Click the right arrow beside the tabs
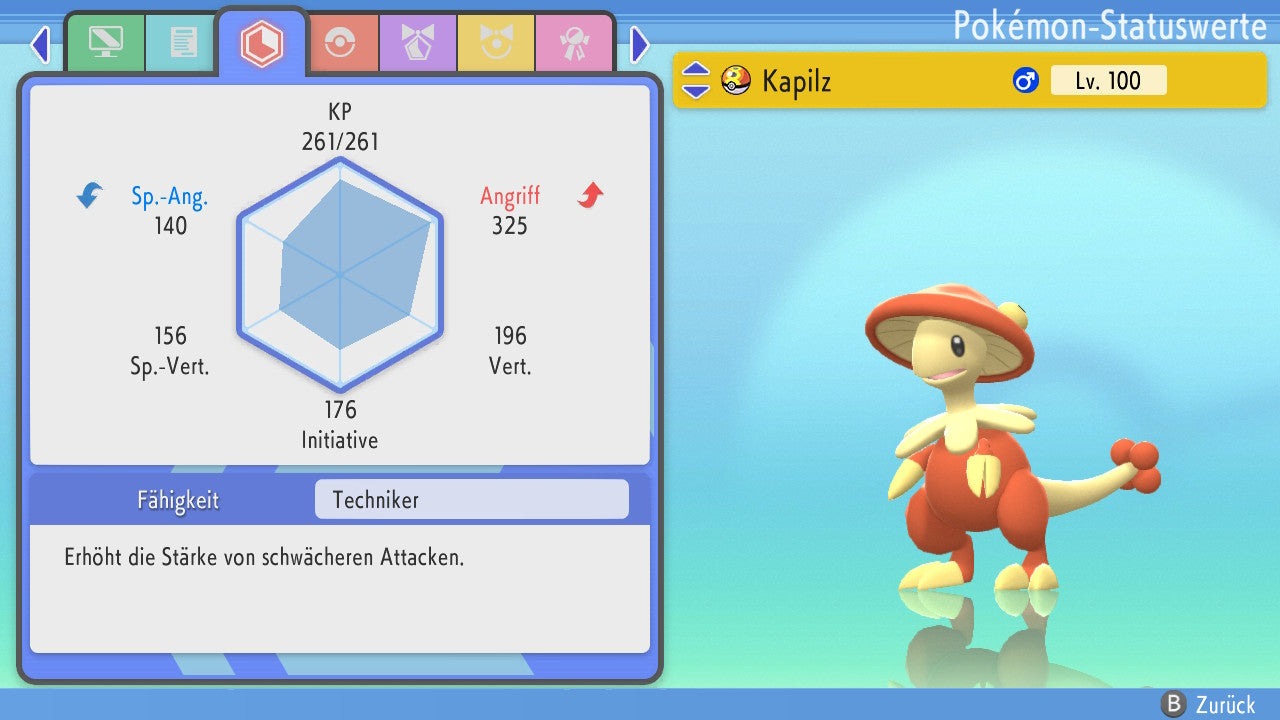 pyautogui.click(x=640, y=44)
